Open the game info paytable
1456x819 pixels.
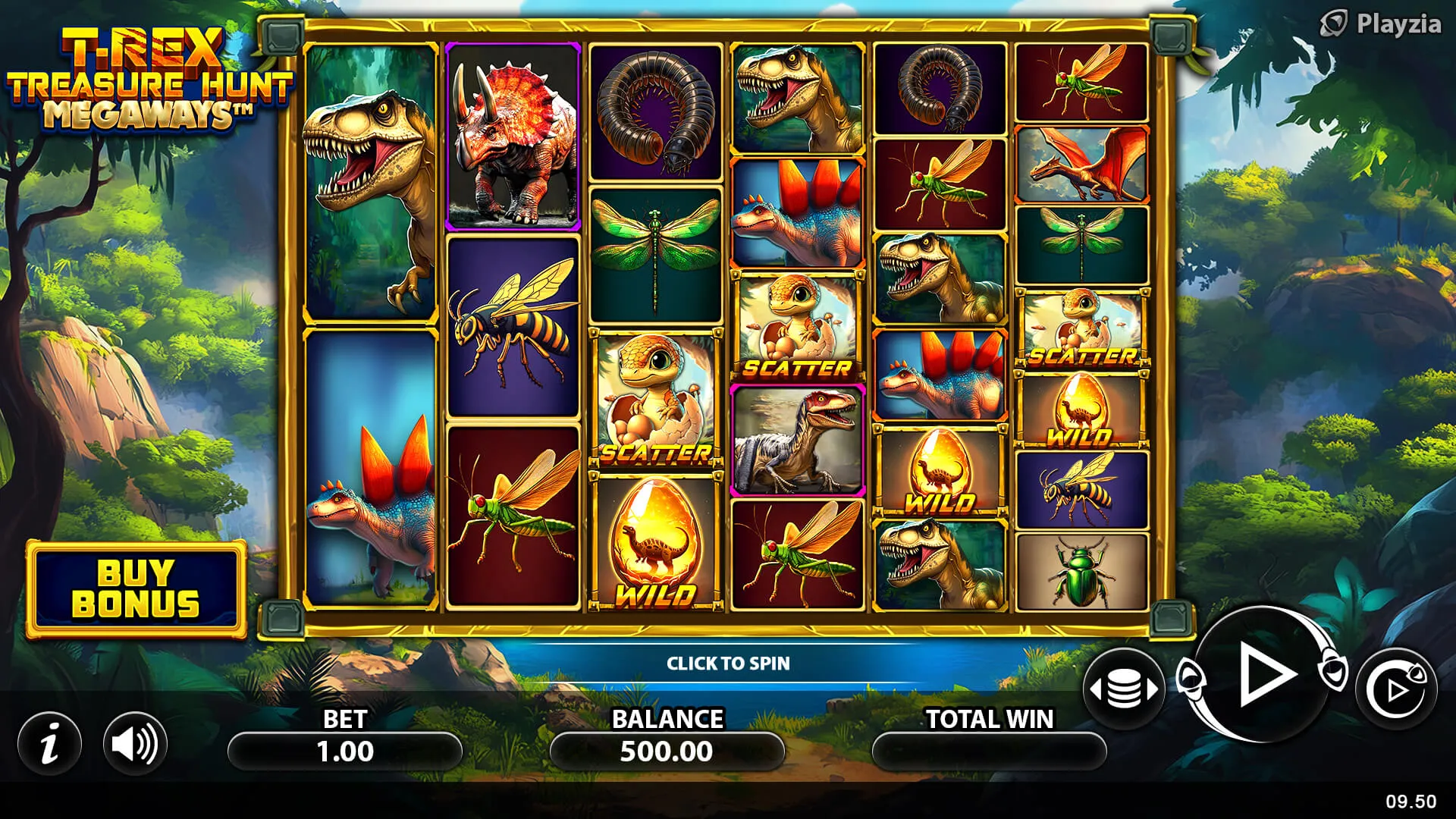pyautogui.click(x=50, y=743)
